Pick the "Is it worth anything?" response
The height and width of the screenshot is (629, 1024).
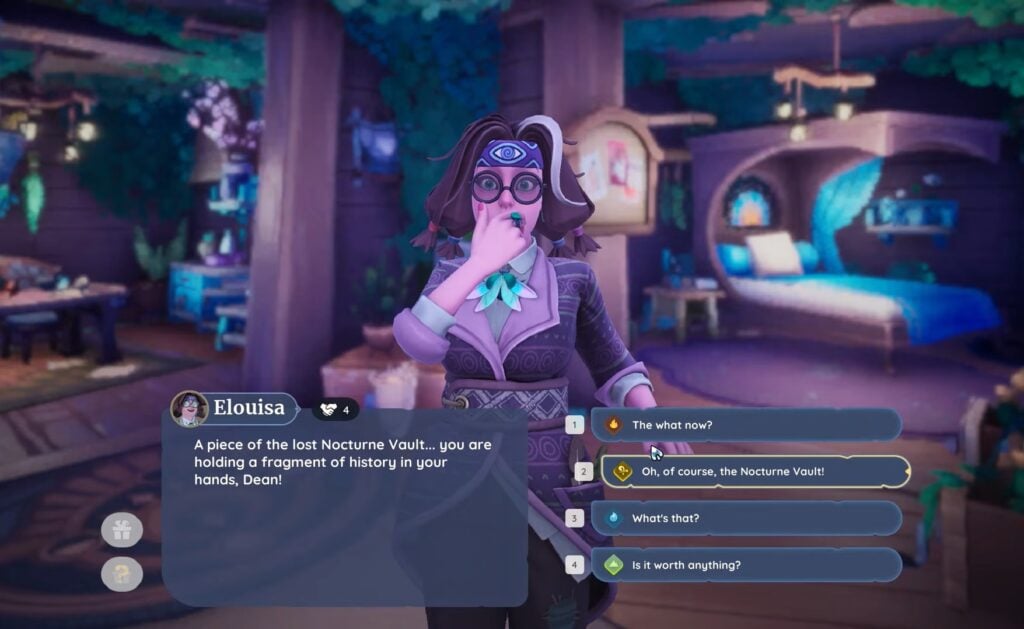click(x=745, y=565)
